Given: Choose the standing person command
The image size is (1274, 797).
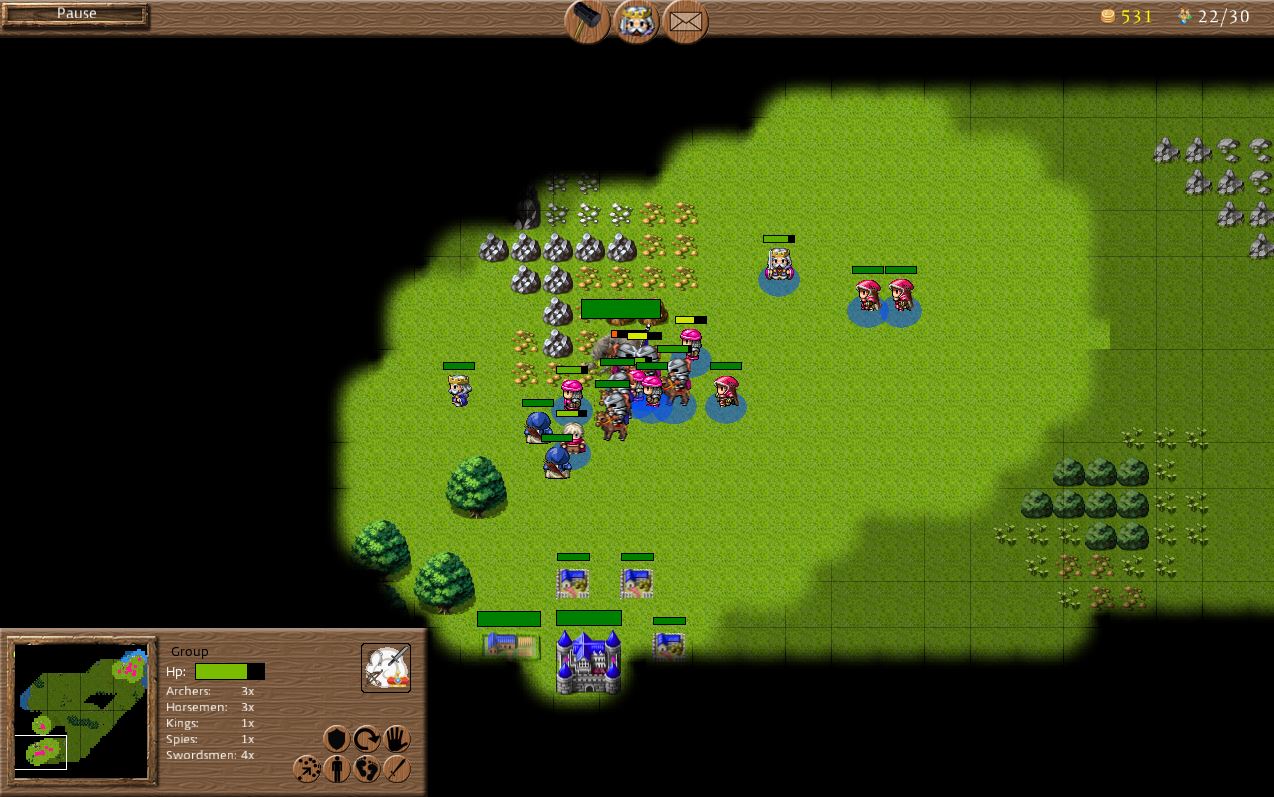Looking at the screenshot, I should tap(337, 769).
